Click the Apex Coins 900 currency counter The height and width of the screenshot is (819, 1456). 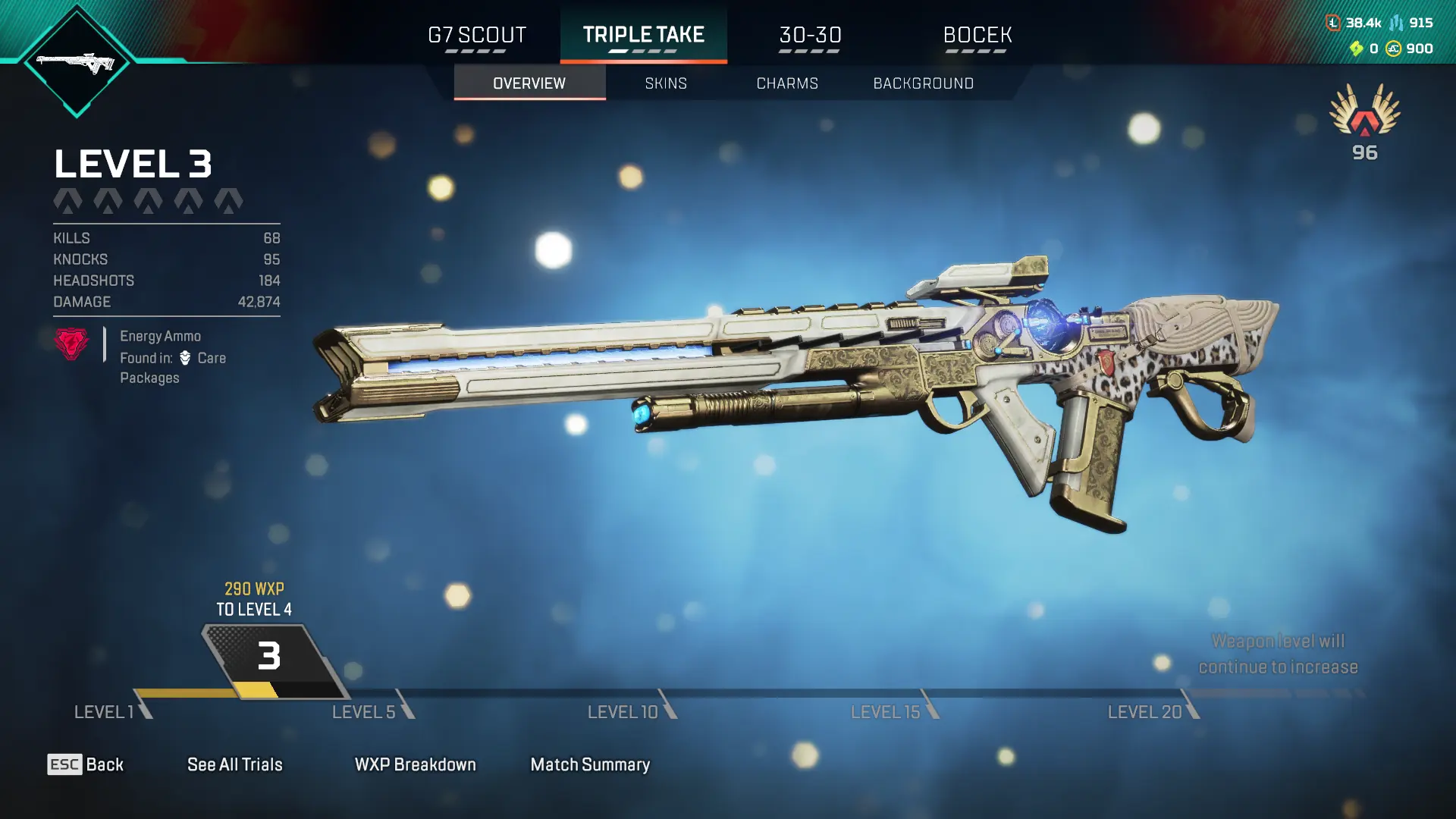(x=1410, y=49)
